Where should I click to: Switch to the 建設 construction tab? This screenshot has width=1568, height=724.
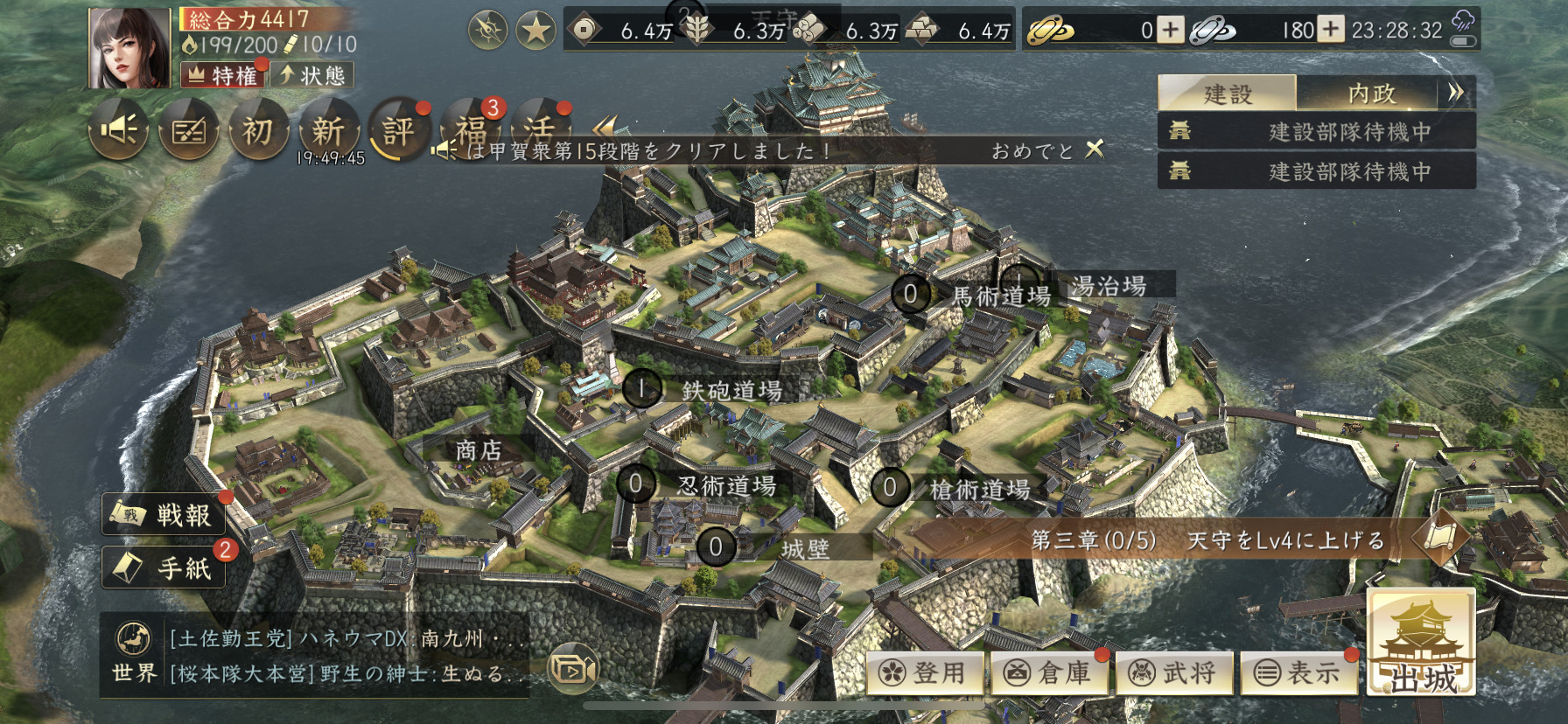click(1227, 94)
